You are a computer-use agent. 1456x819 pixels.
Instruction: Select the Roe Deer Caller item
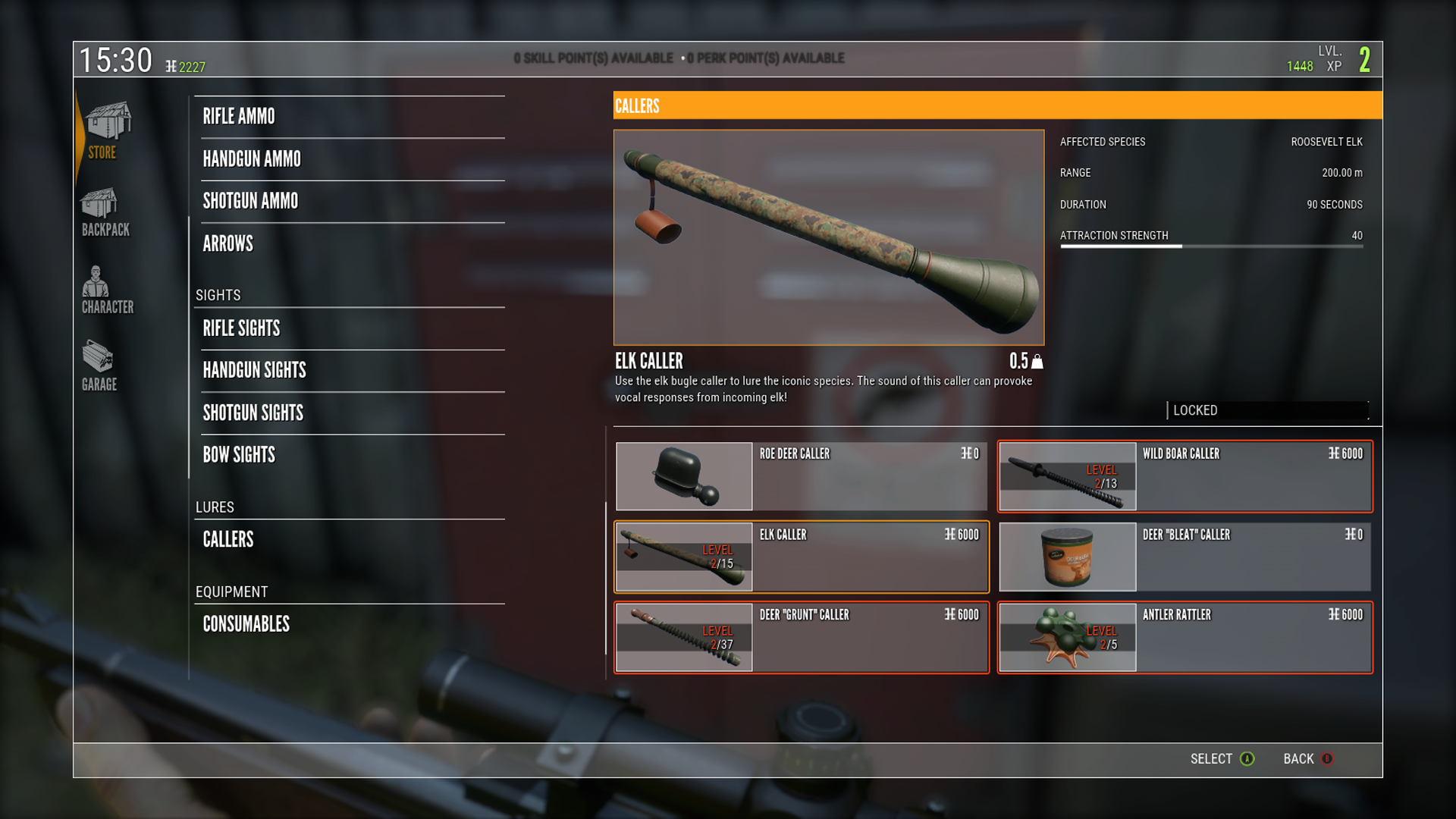[x=801, y=476]
